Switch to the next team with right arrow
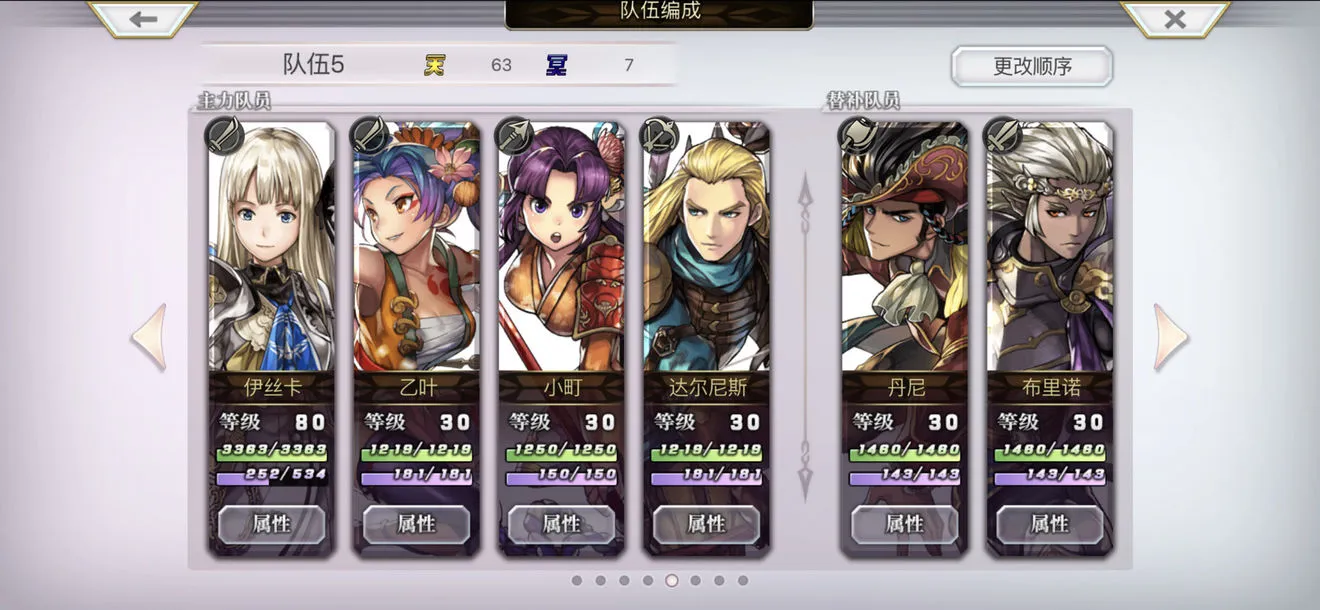The width and height of the screenshot is (1320, 610). pyautogui.click(x=1170, y=337)
